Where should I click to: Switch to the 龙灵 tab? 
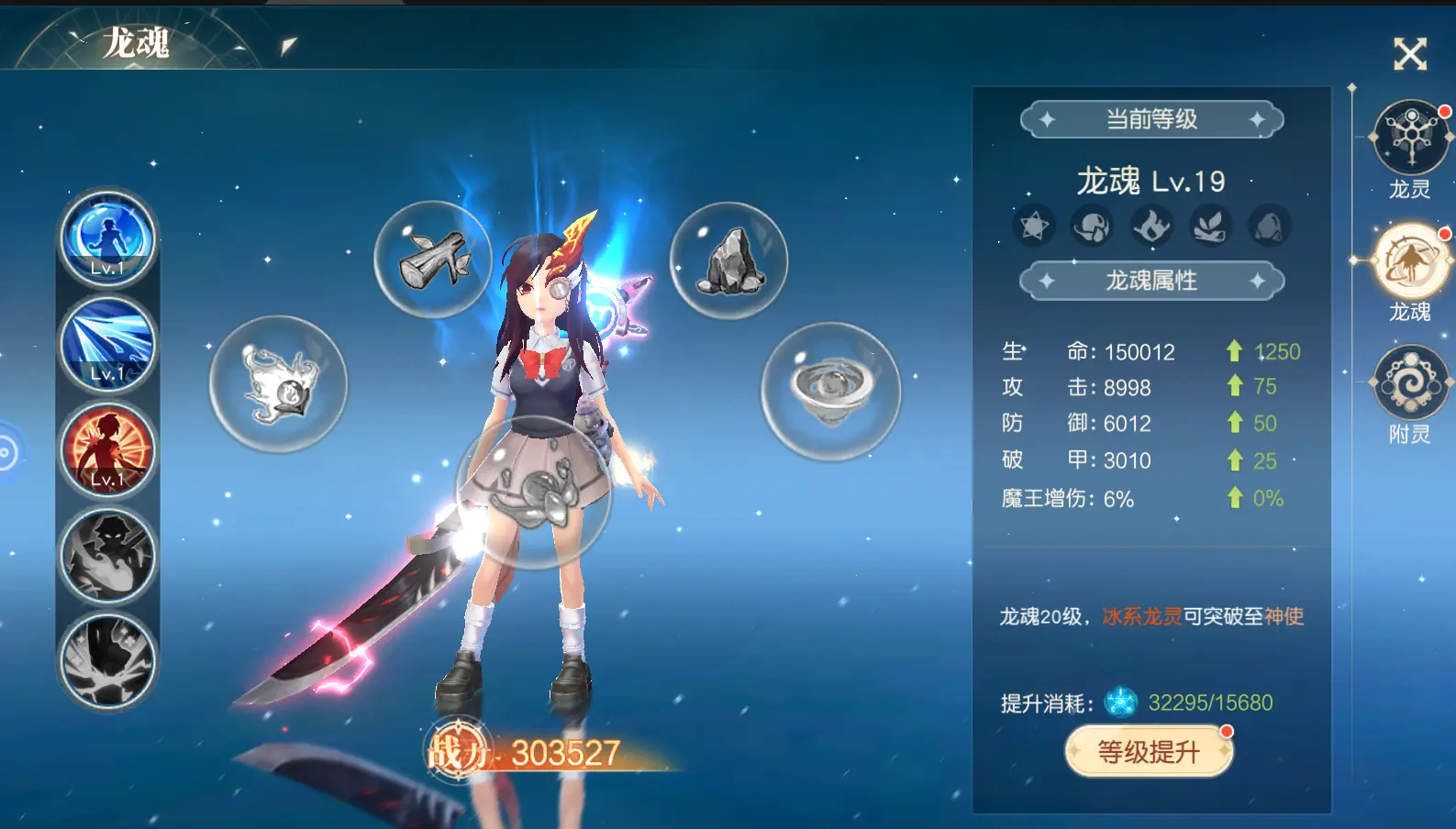[1411, 139]
